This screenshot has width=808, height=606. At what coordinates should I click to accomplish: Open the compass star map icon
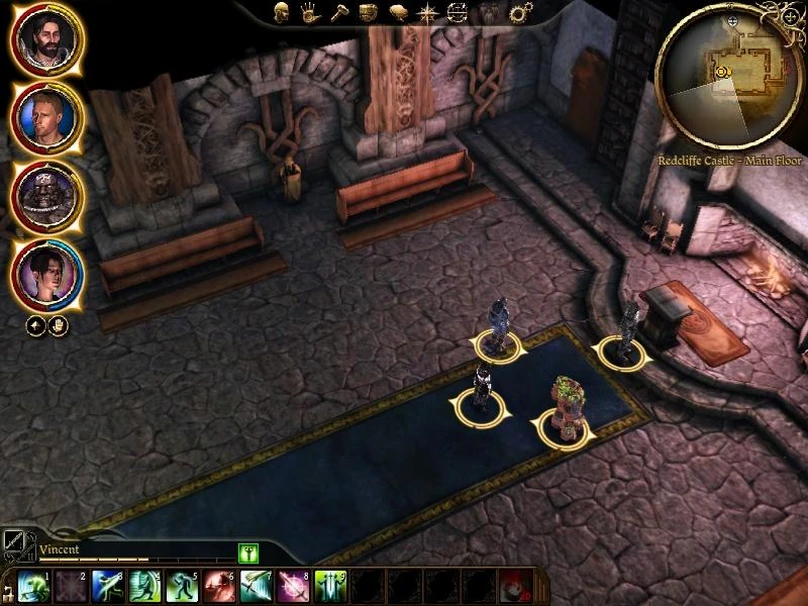click(x=428, y=13)
